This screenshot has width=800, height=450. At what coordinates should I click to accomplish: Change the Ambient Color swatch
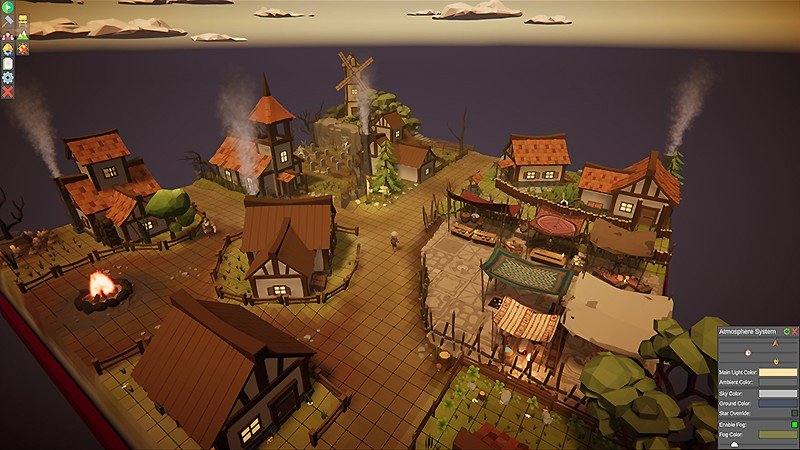tap(778, 382)
